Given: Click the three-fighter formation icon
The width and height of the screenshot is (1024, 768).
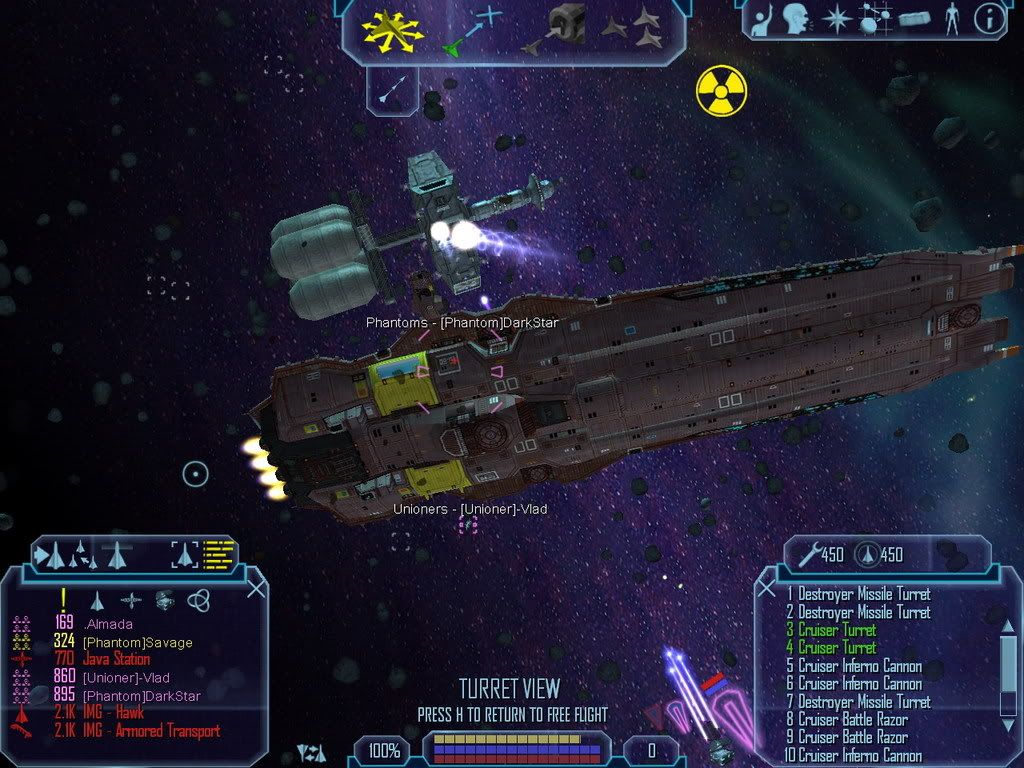Looking at the screenshot, I should click(630, 30).
